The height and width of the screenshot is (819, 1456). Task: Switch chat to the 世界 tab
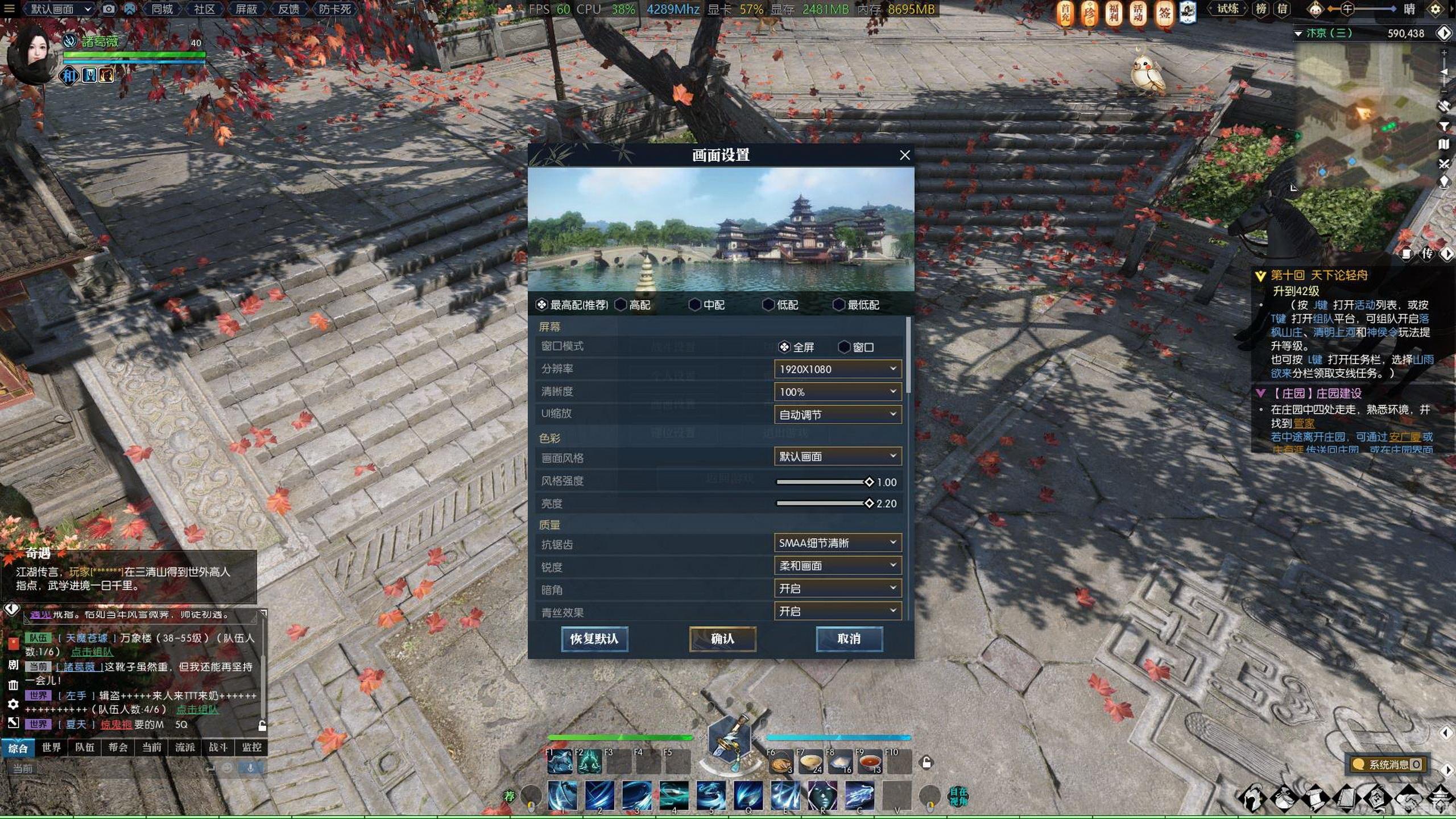(x=51, y=747)
